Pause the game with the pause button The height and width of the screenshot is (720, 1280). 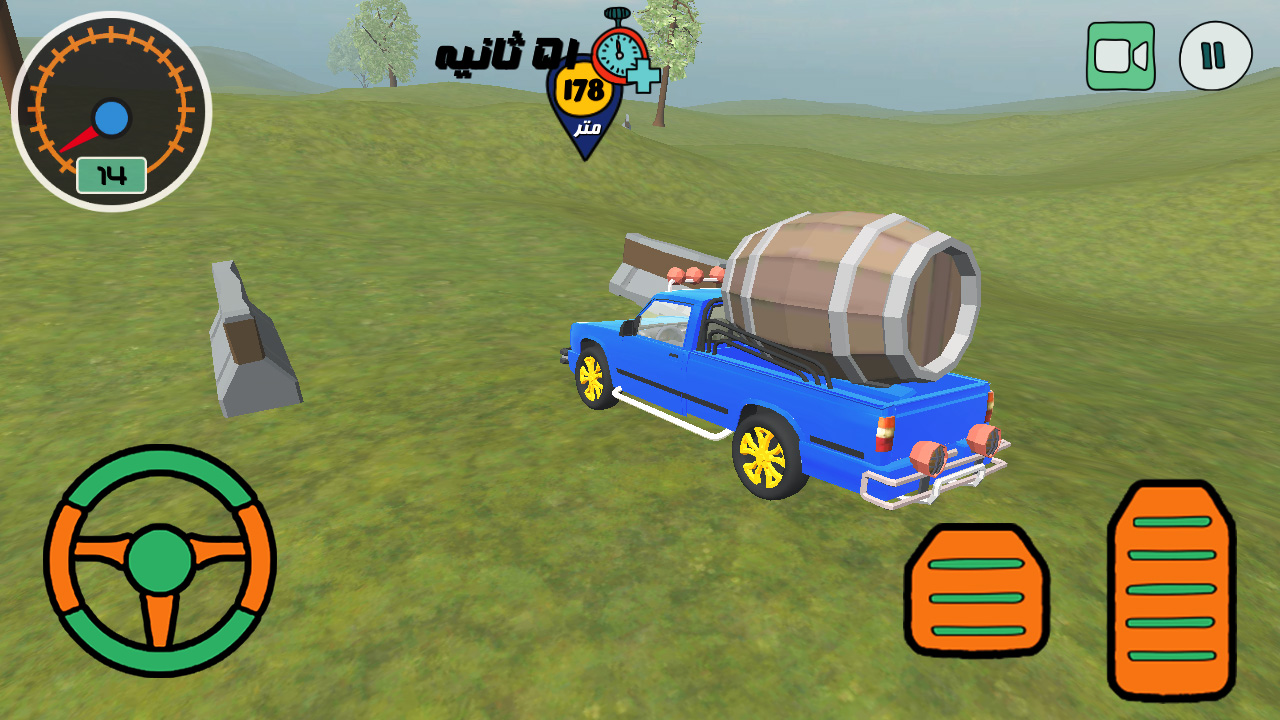pos(1215,56)
